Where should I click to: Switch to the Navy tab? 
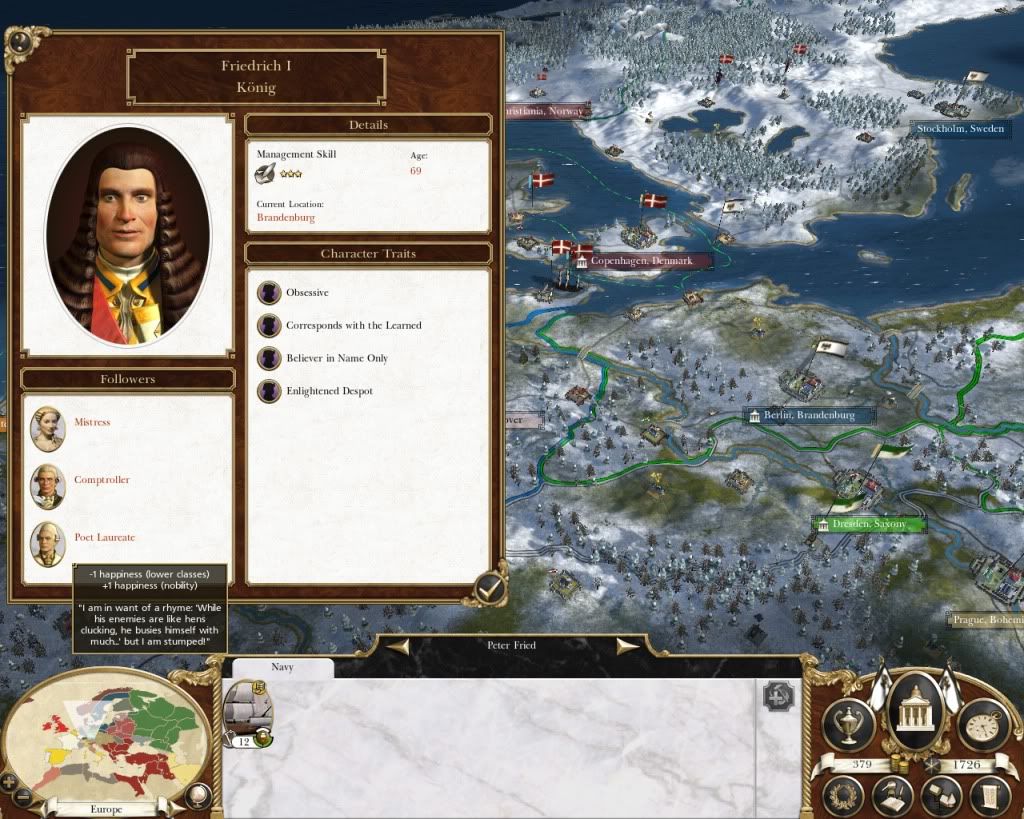pyautogui.click(x=282, y=667)
